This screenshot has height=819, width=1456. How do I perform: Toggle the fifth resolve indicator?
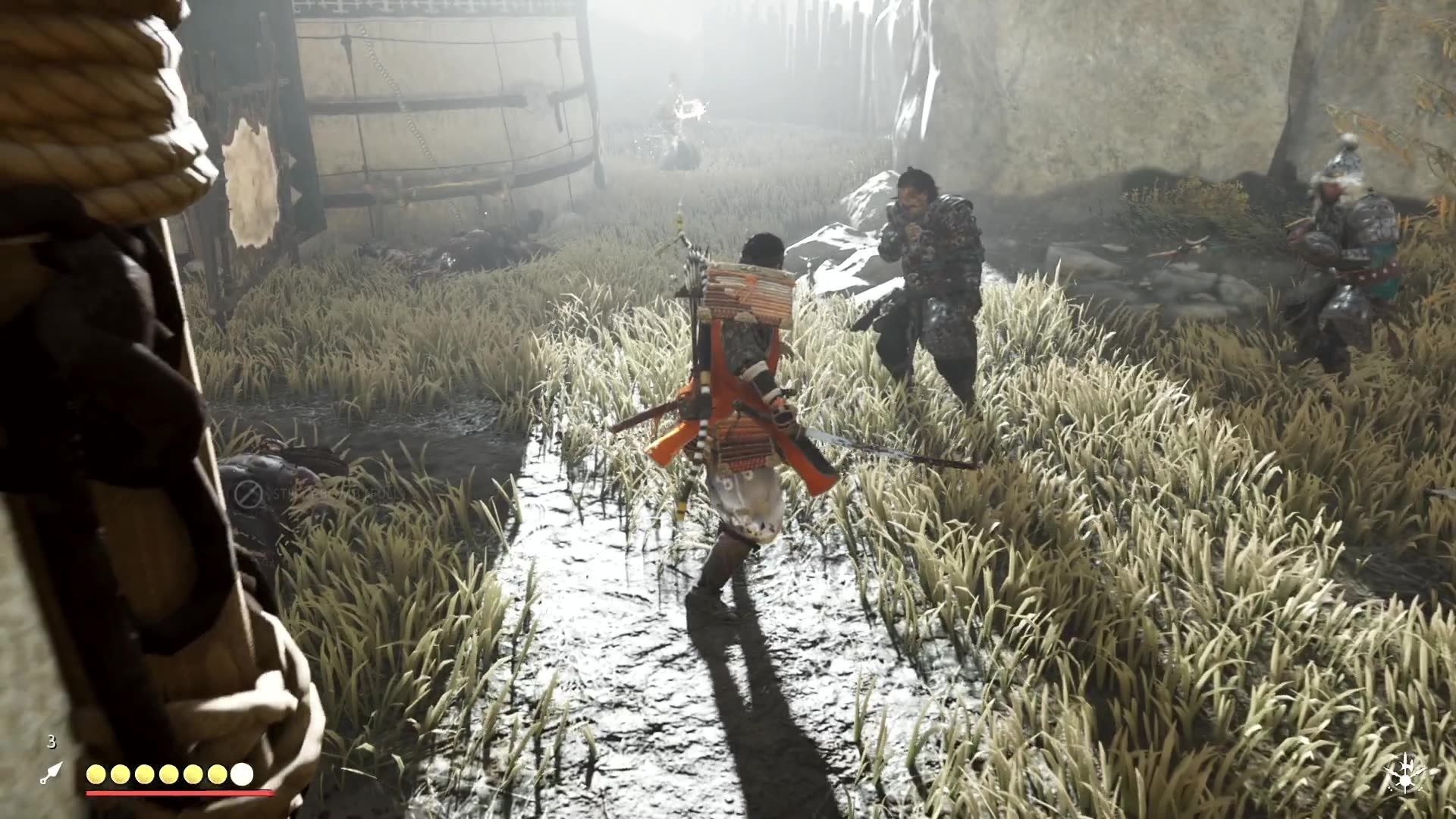pos(193,776)
